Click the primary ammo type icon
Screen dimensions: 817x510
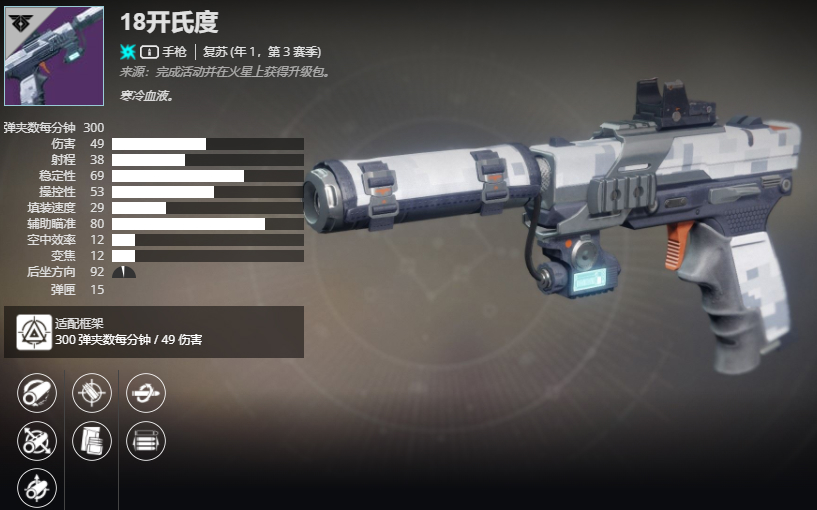(x=149, y=51)
